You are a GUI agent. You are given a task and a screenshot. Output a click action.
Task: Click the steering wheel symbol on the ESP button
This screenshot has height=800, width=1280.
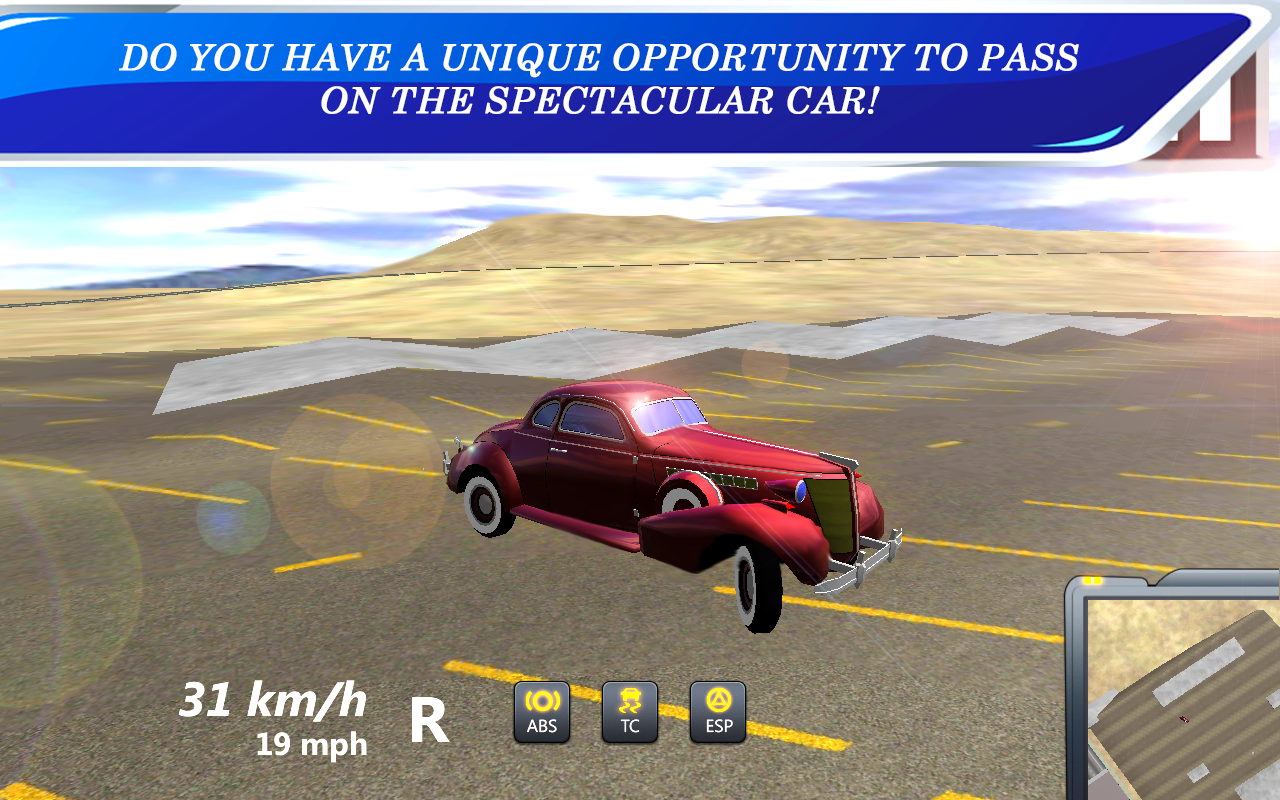[718, 700]
